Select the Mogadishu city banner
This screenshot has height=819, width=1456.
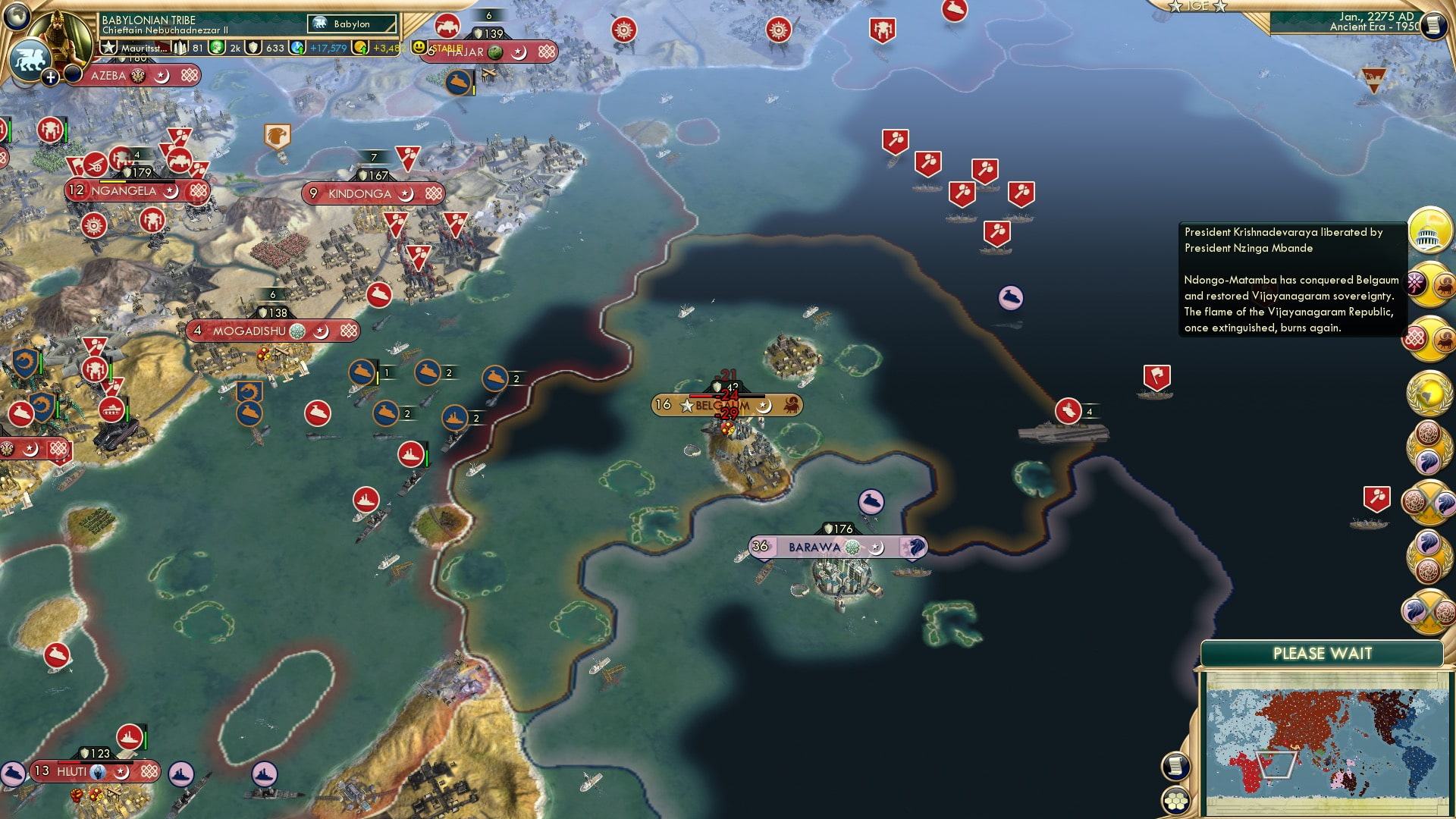(x=249, y=331)
